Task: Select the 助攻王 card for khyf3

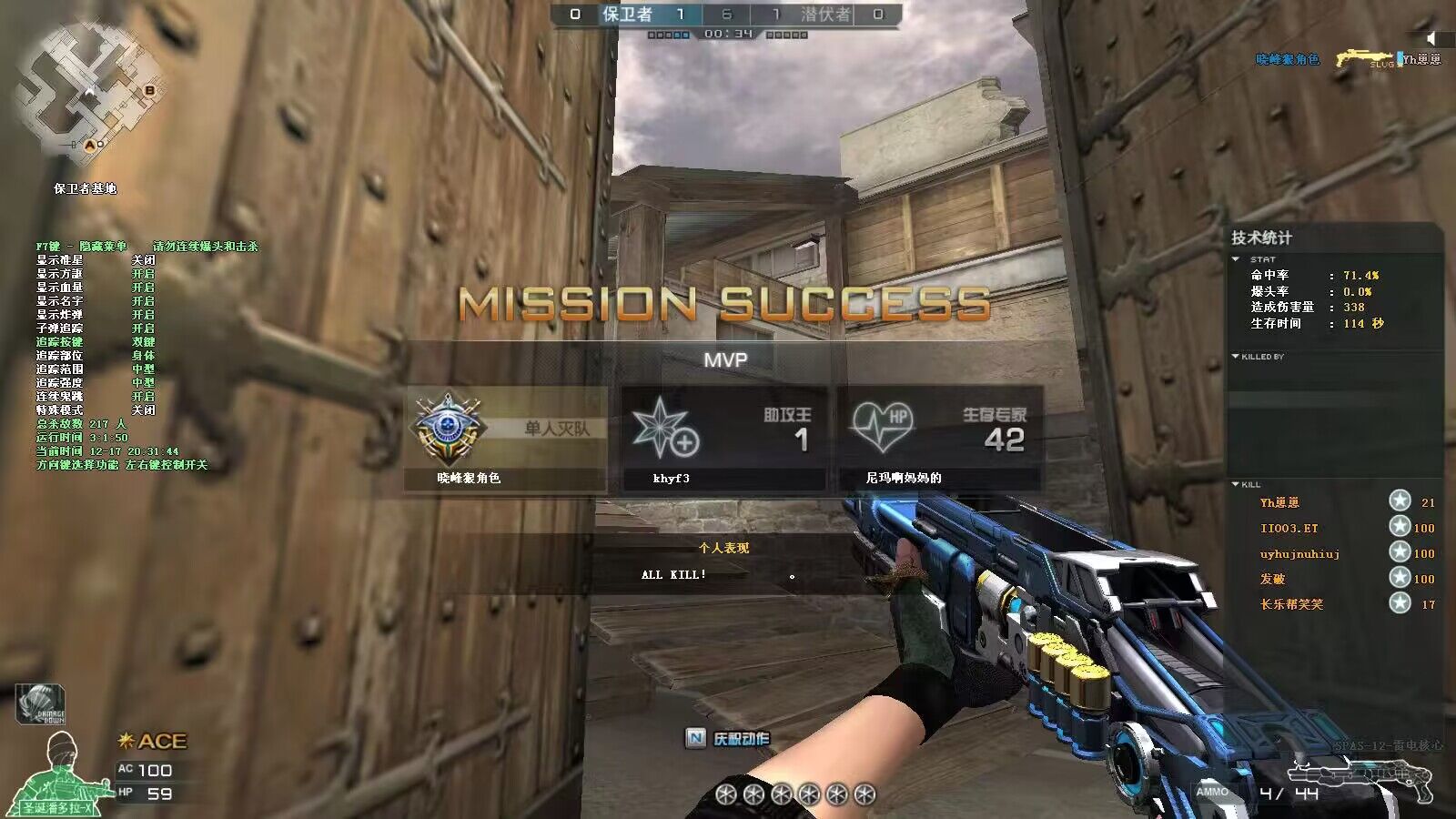Action: [723, 440]
